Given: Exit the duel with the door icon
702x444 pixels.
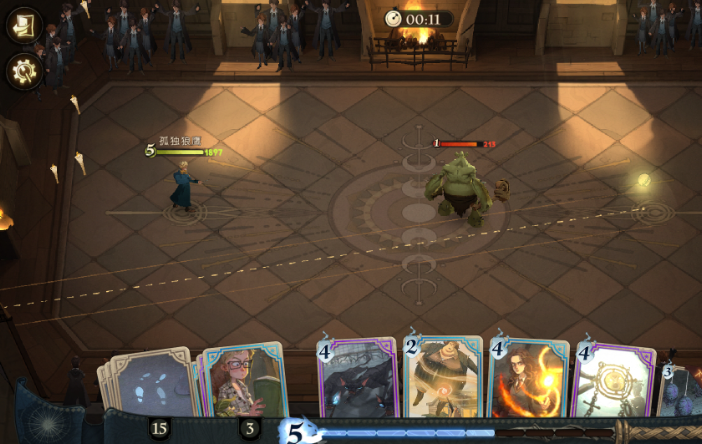Looking at the screenshot, I should (x=23, y=26).
